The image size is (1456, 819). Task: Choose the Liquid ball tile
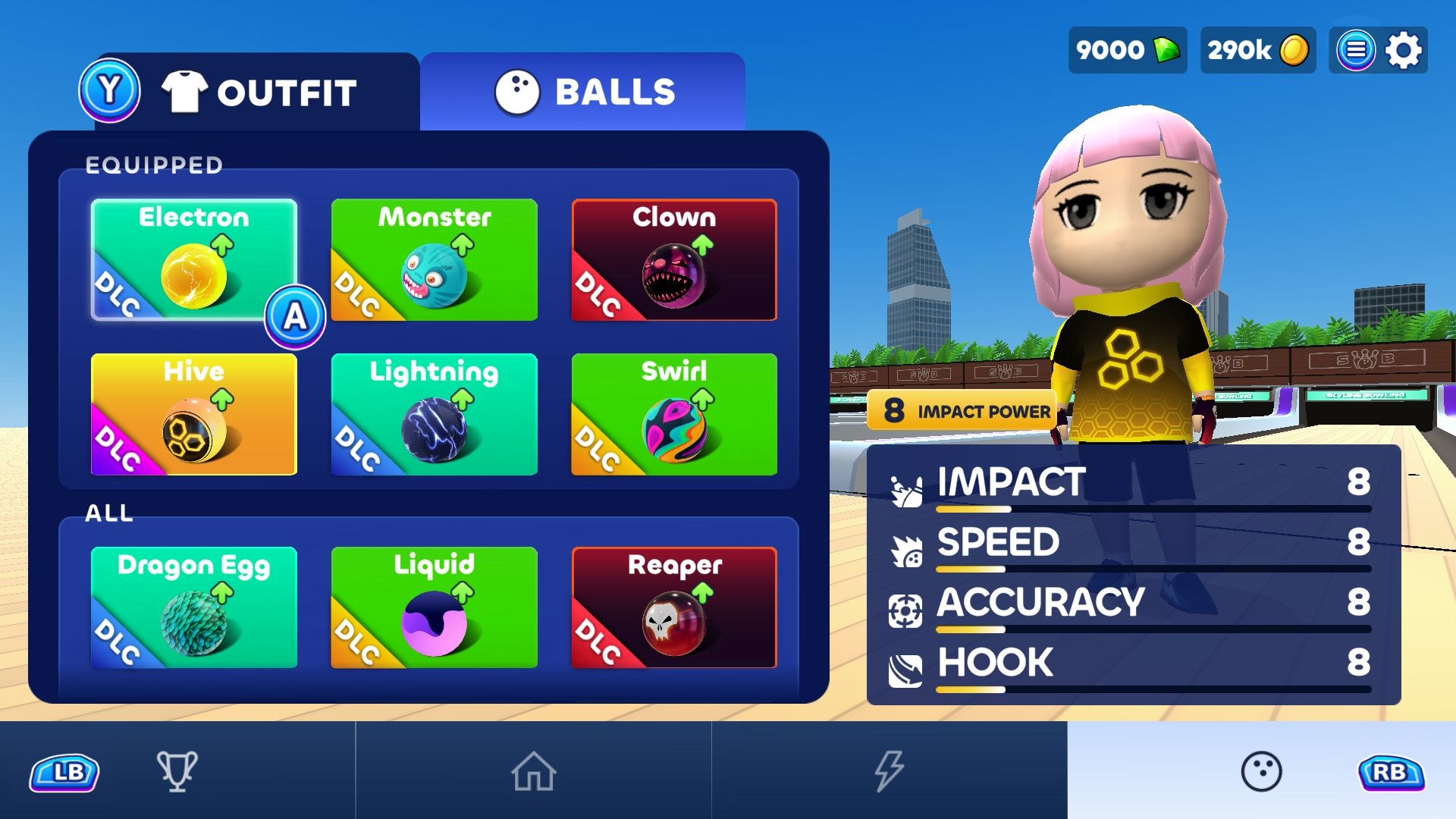434,607
